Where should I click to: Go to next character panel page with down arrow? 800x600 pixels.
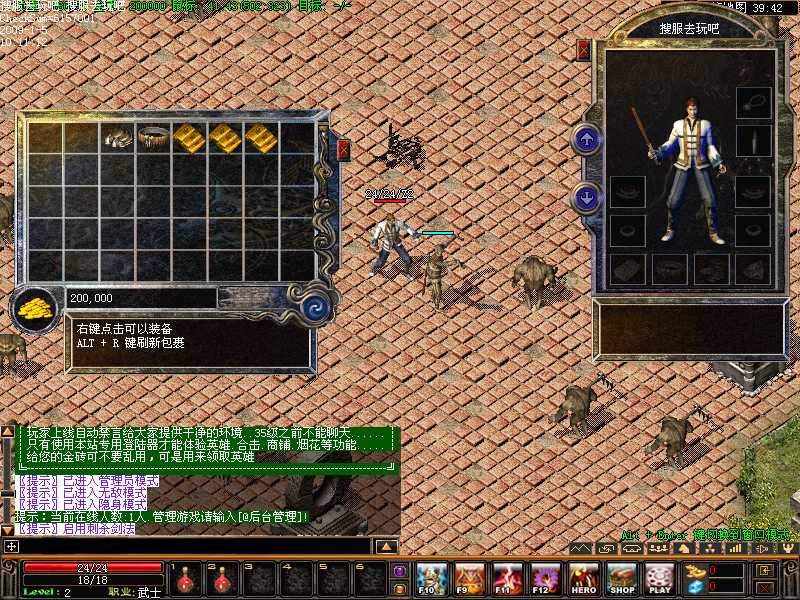[586, 197]
